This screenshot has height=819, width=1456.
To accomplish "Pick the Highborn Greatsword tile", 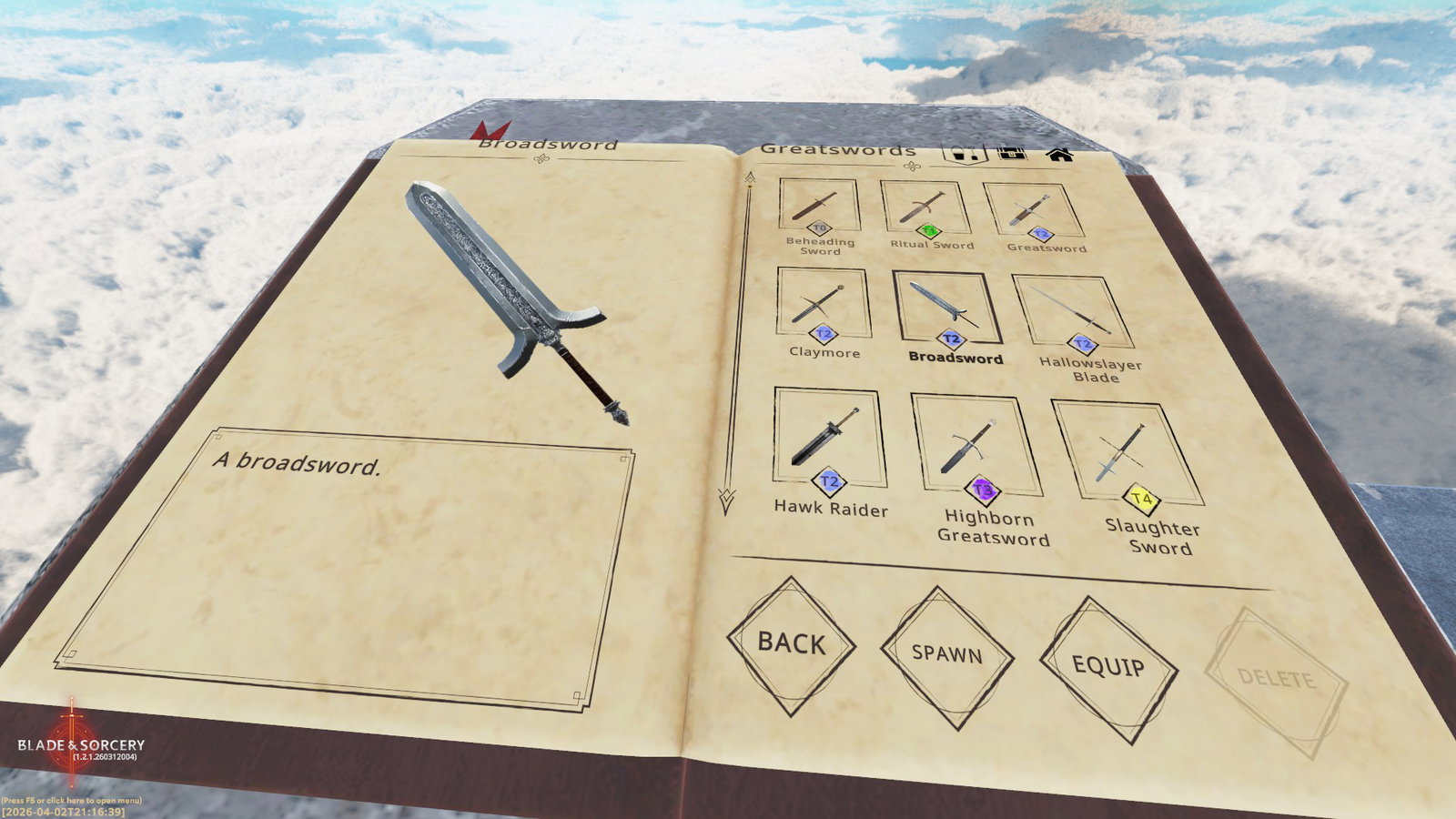I will click(x=976, y=447).
